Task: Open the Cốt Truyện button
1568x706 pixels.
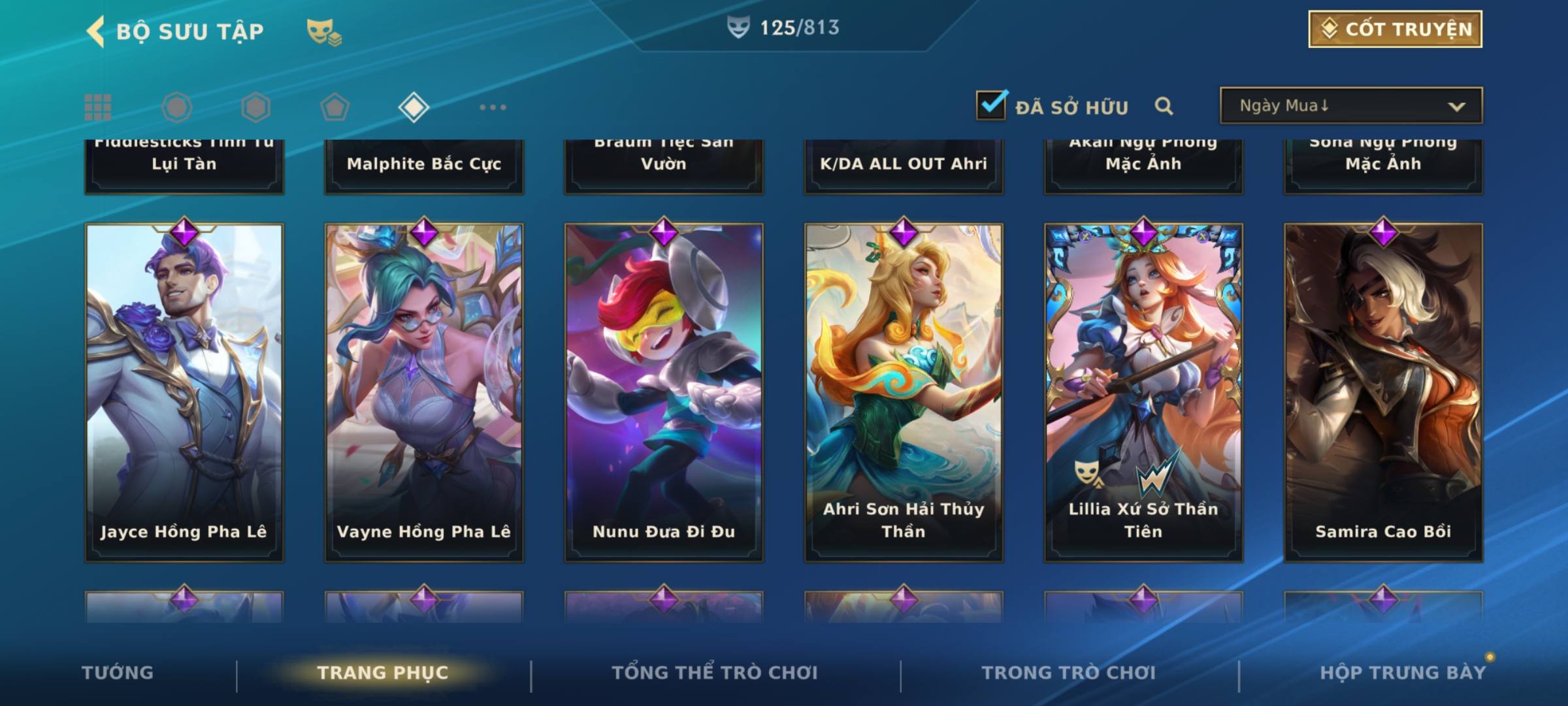Action: [1394, 29]
